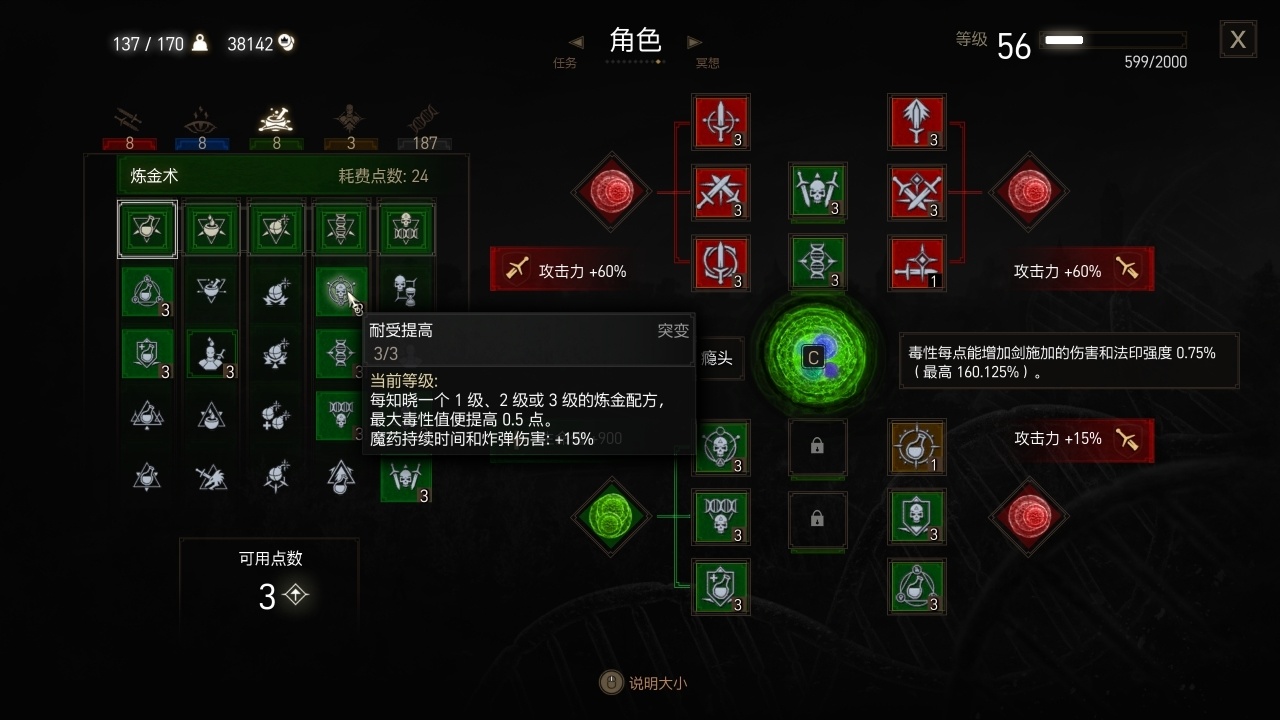
Task: Click the page indicator dots under 角色
Action: point(635,60)
